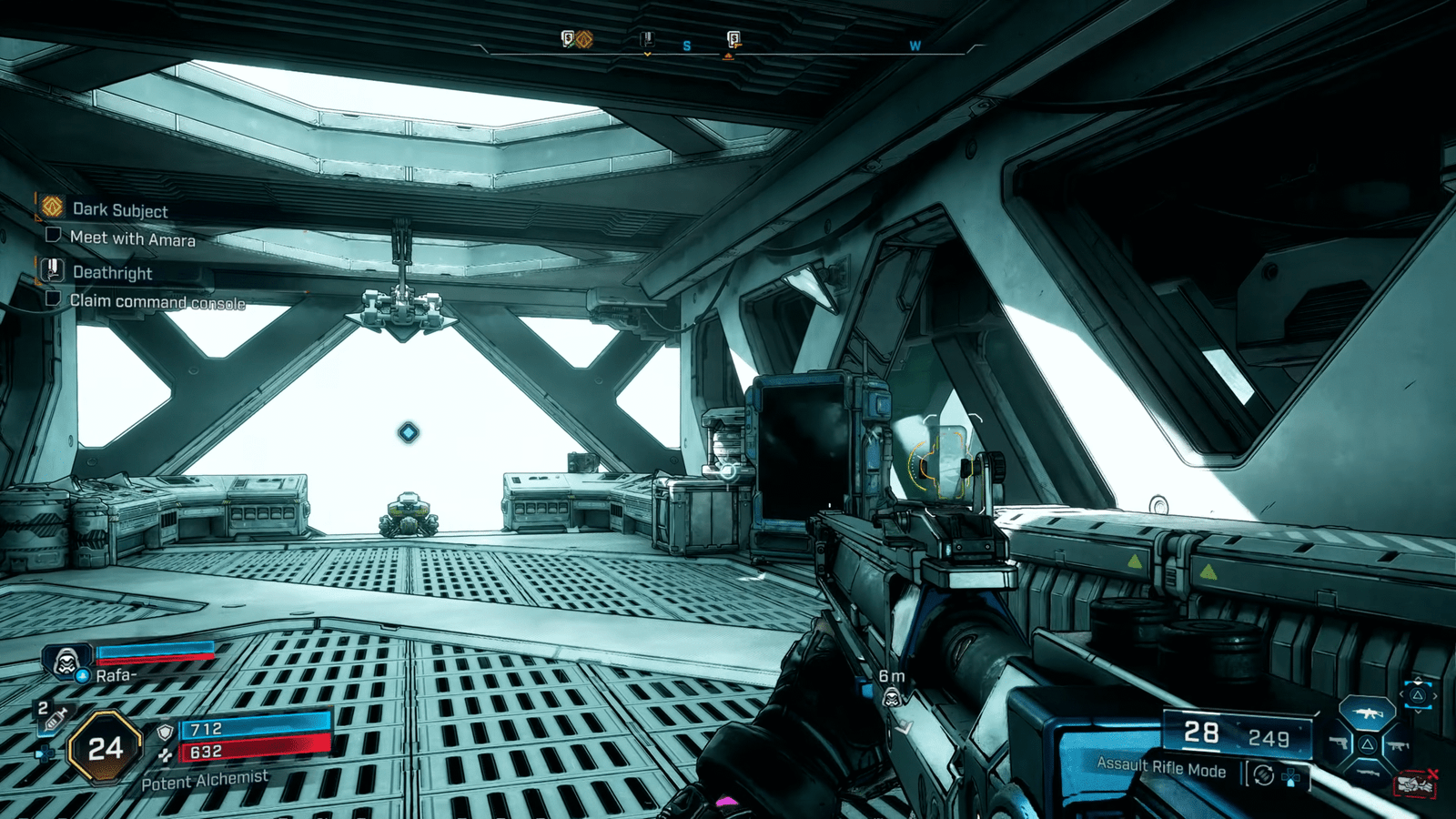Click the red ordnance icon
1456x819 pixels.
(x=1415, y=784)
